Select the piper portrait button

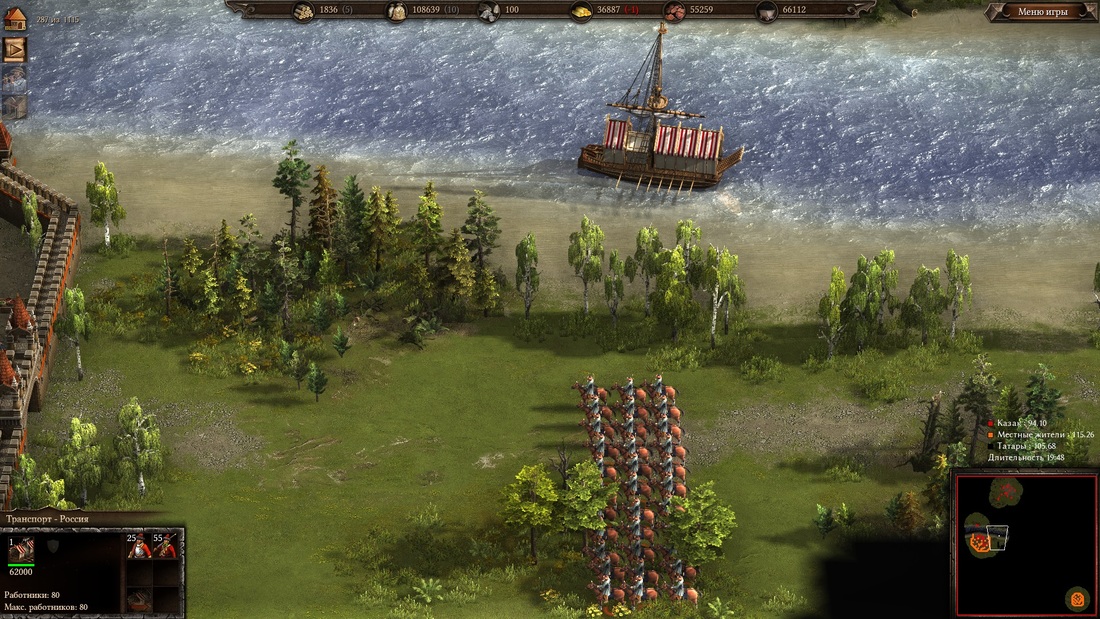pos(15,78)
